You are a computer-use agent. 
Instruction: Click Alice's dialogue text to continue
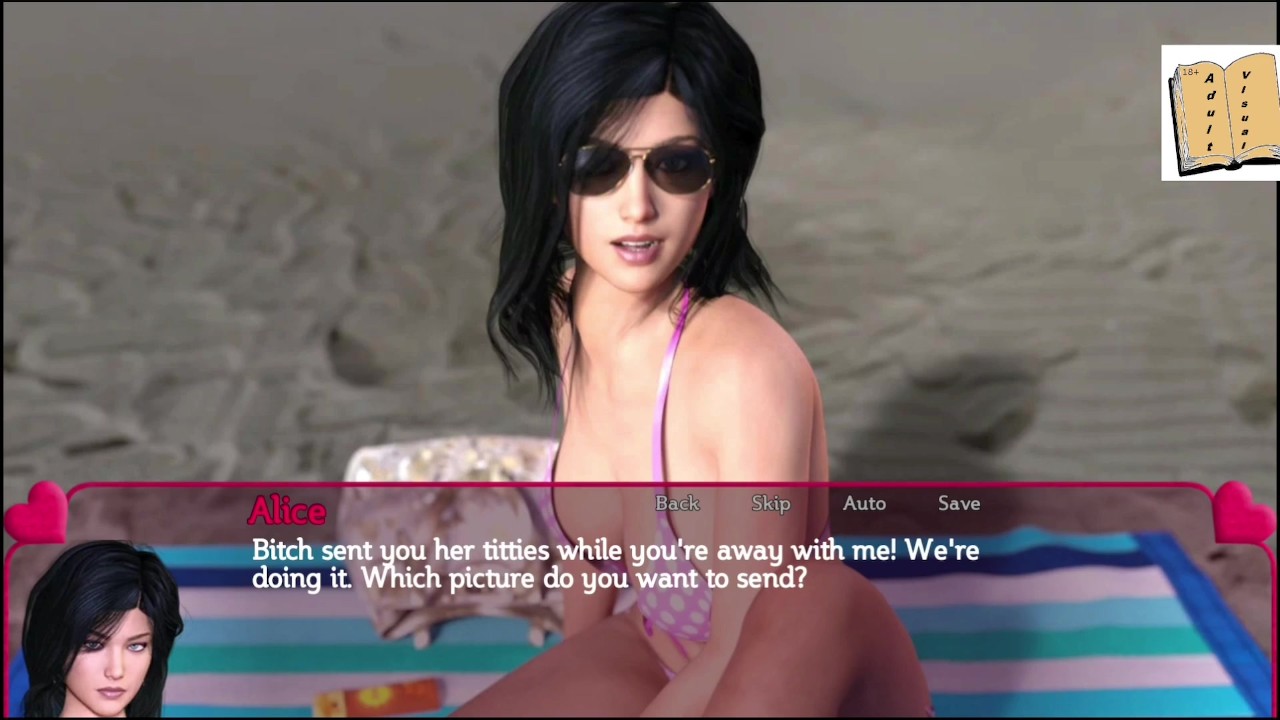[615, 564]
